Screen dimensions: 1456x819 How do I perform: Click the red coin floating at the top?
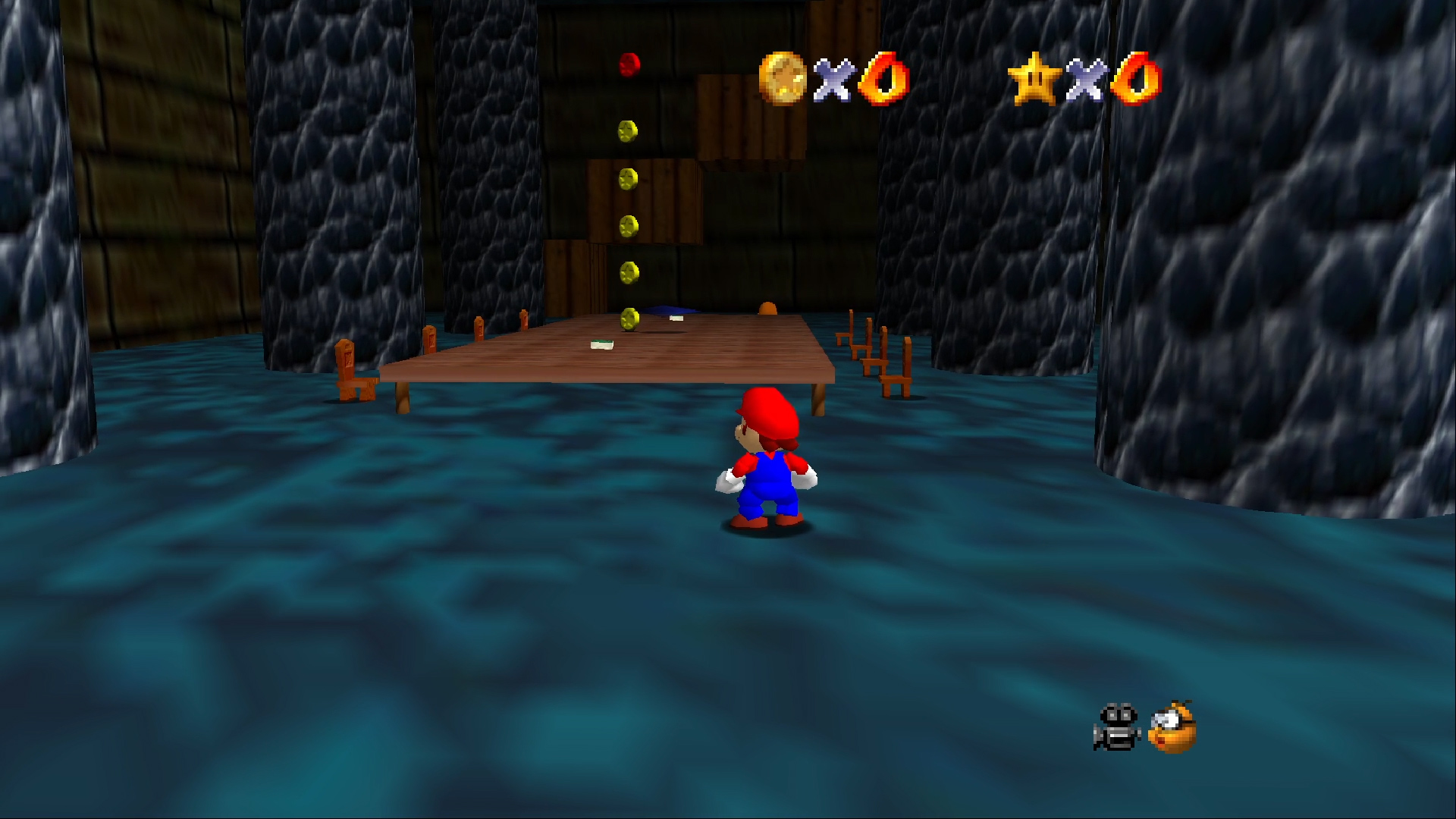[627, 64]
